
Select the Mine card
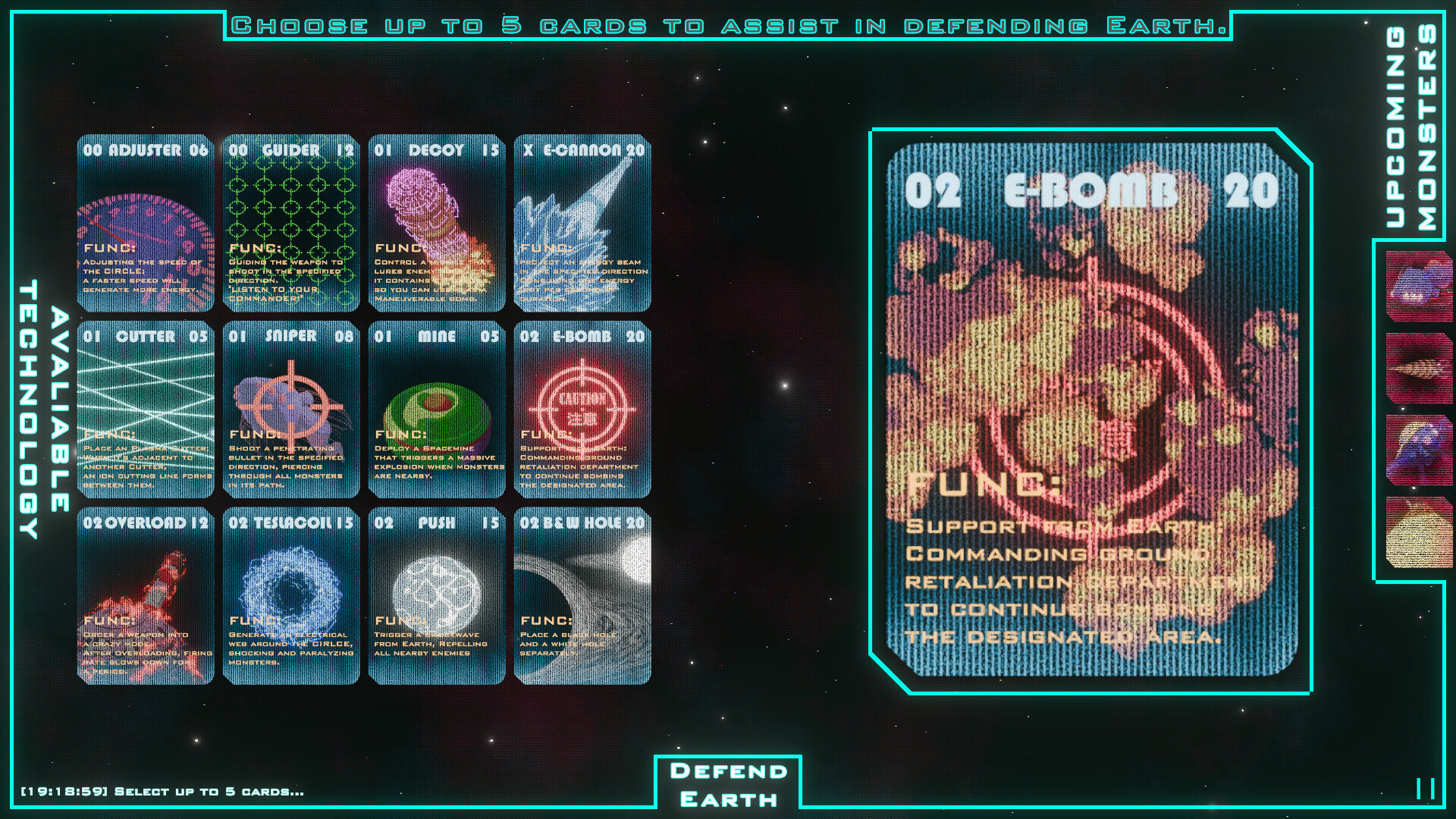[x=438, y=410]
